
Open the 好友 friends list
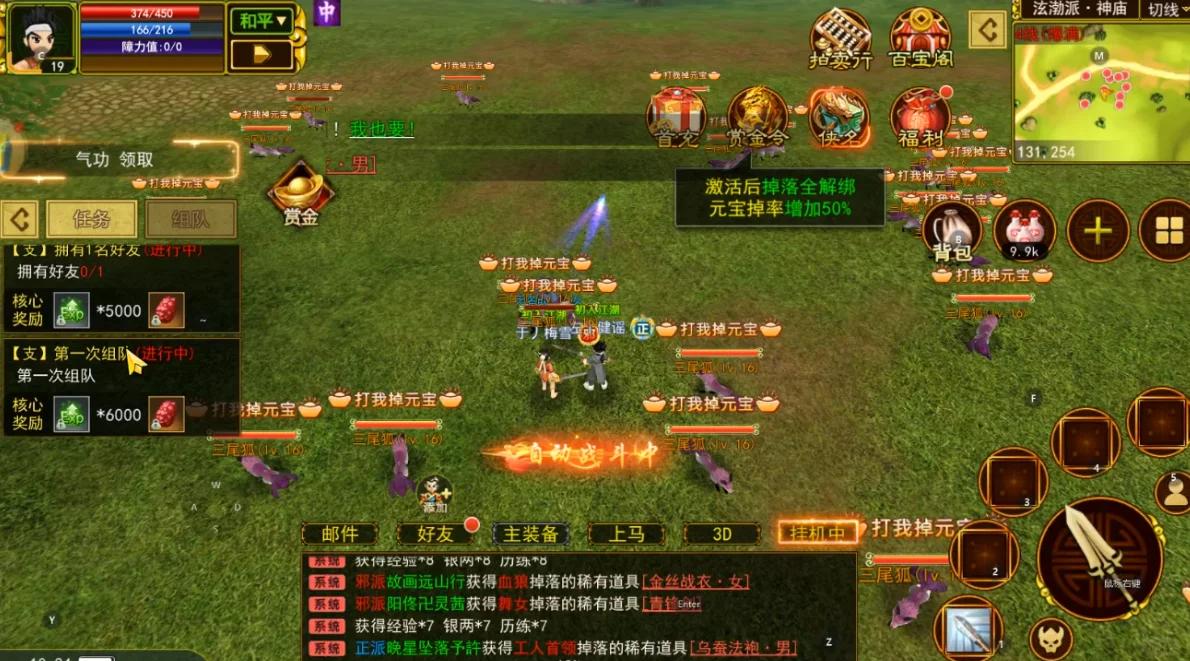(434, 534)
